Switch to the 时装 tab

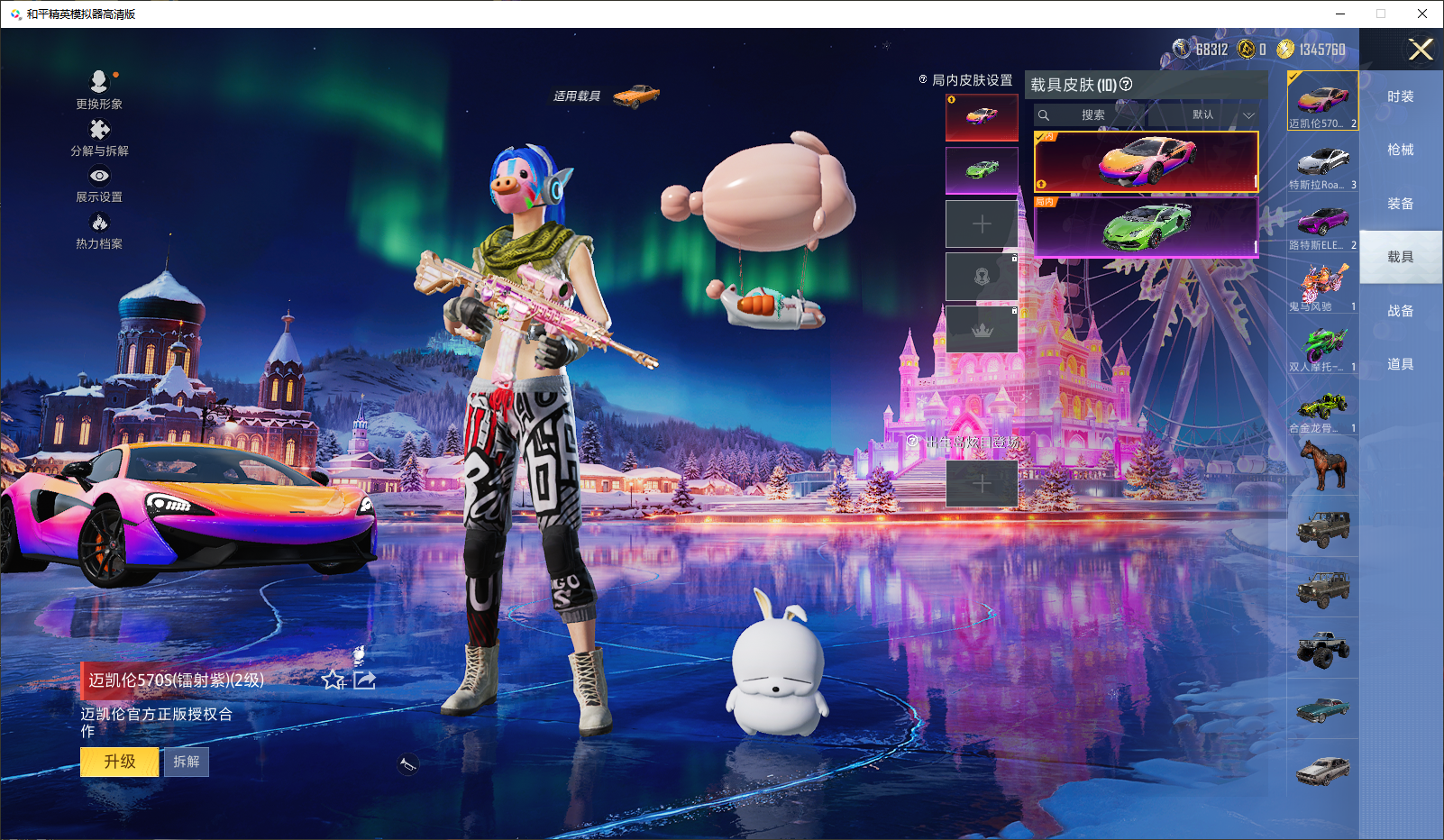[1401, 96]
